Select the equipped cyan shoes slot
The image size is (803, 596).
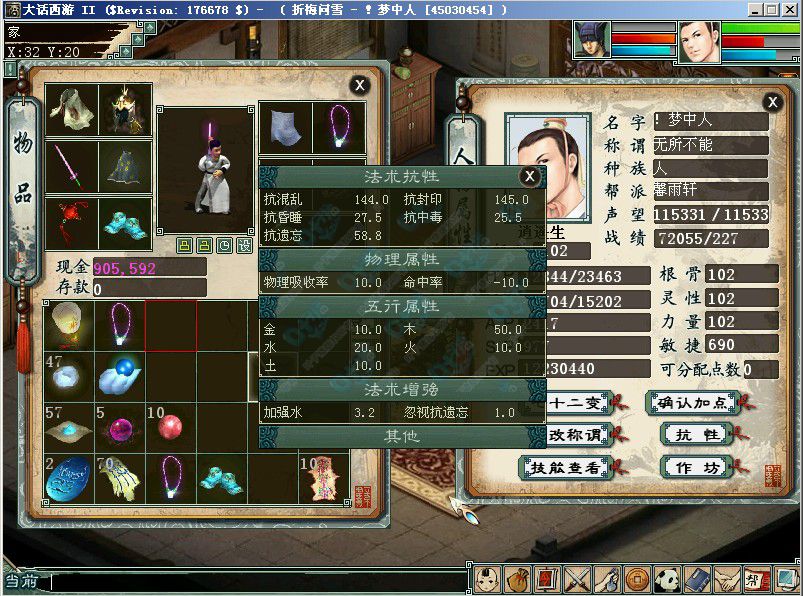click(126, 220)
